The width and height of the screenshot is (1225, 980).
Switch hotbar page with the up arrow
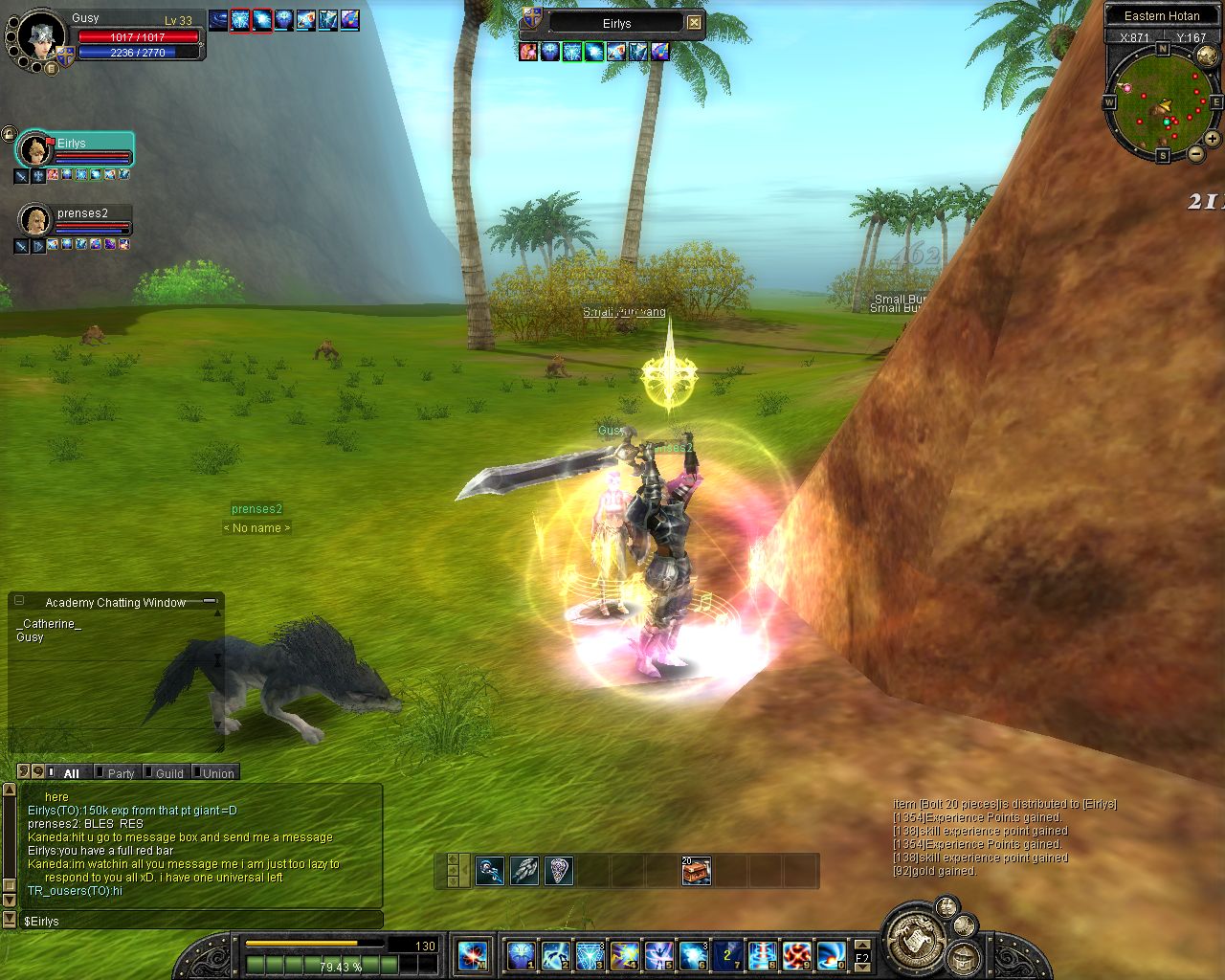862,945
